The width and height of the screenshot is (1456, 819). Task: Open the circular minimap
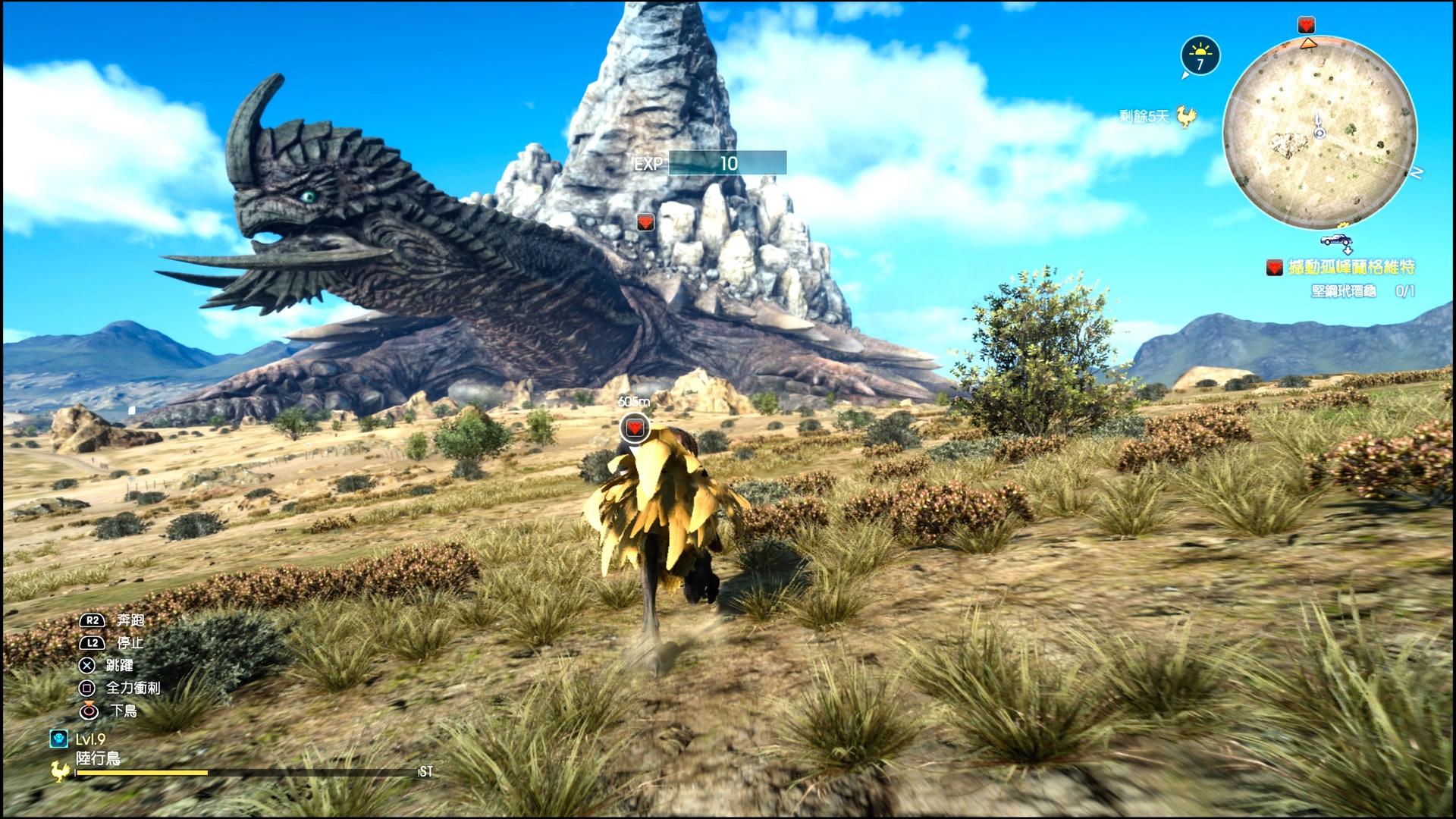tap(1319, 133)
